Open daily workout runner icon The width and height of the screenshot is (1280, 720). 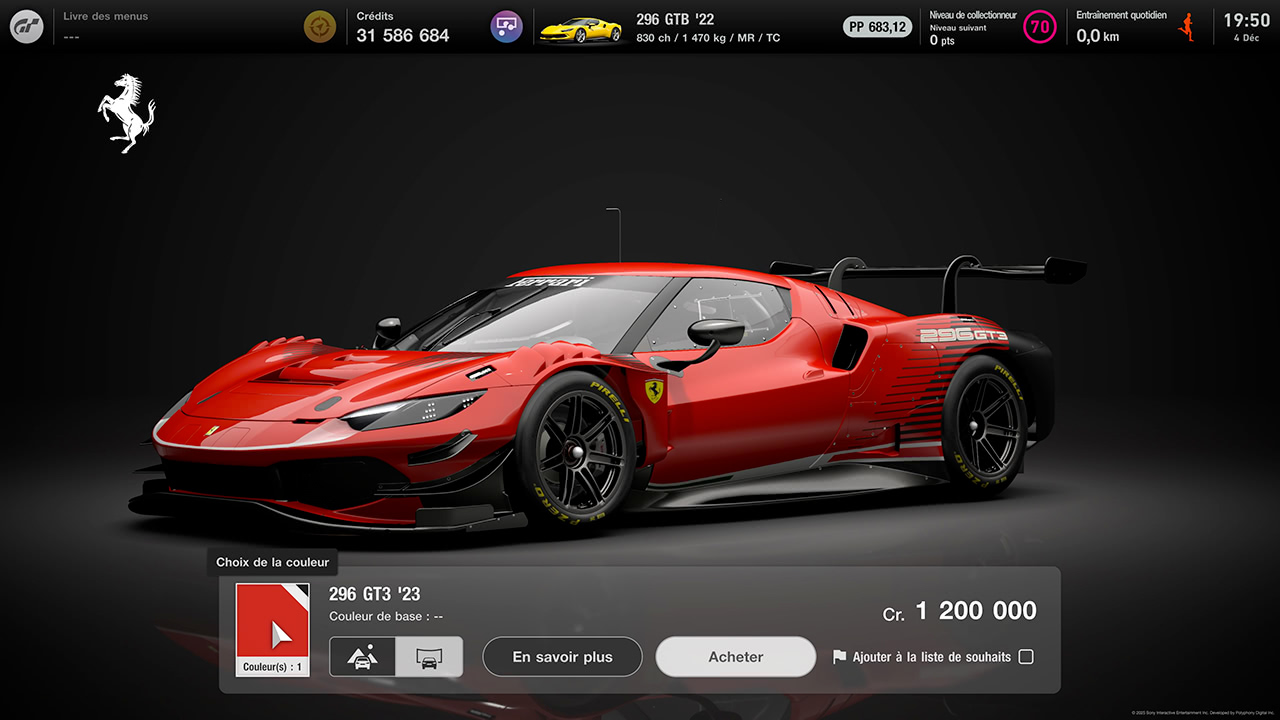tap(1186, 27)
